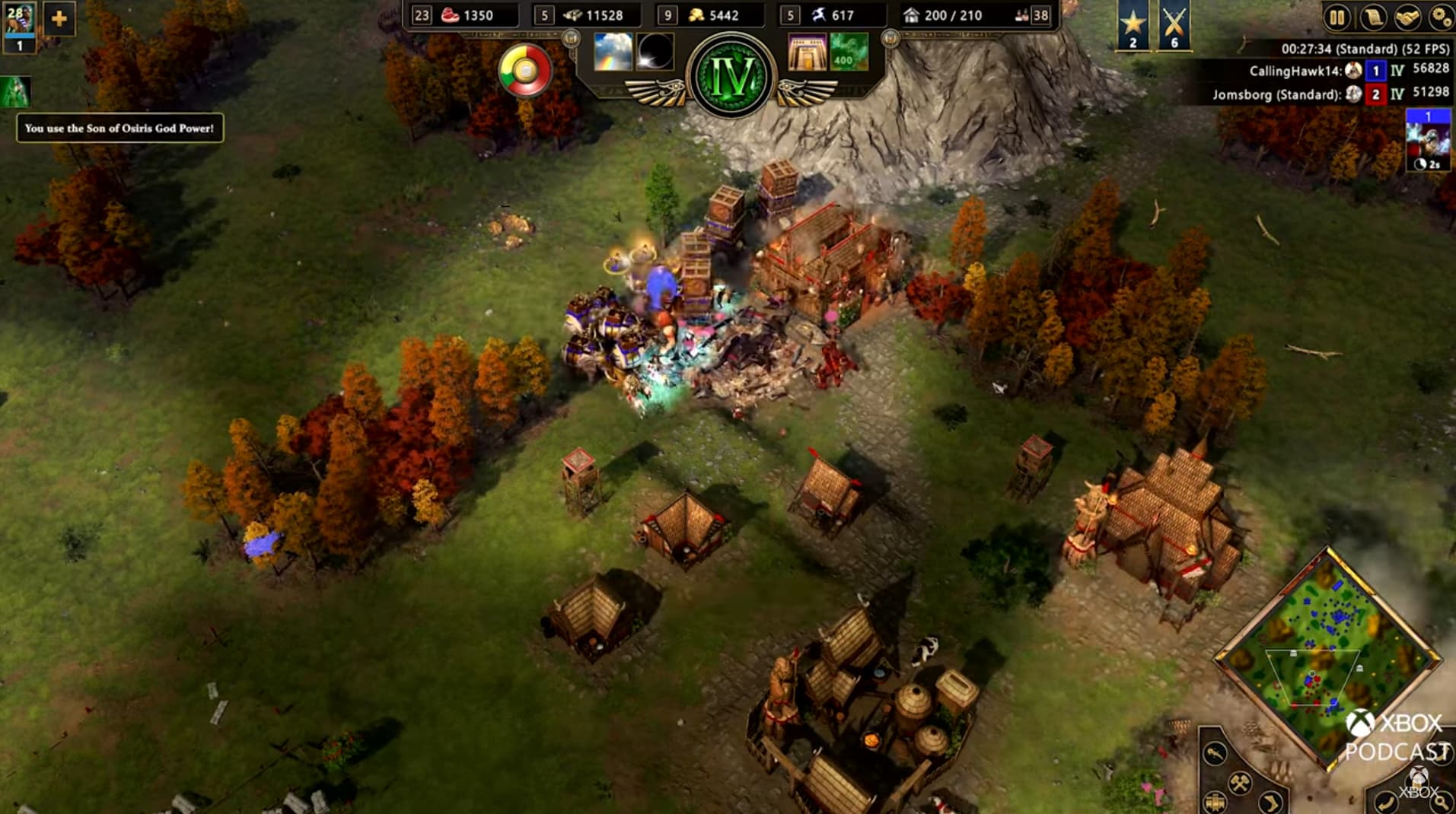Image resolution: width=1456 pixels, height=814 pixels.
Task: Click the minimap
Action: (x=1328, y=658)
